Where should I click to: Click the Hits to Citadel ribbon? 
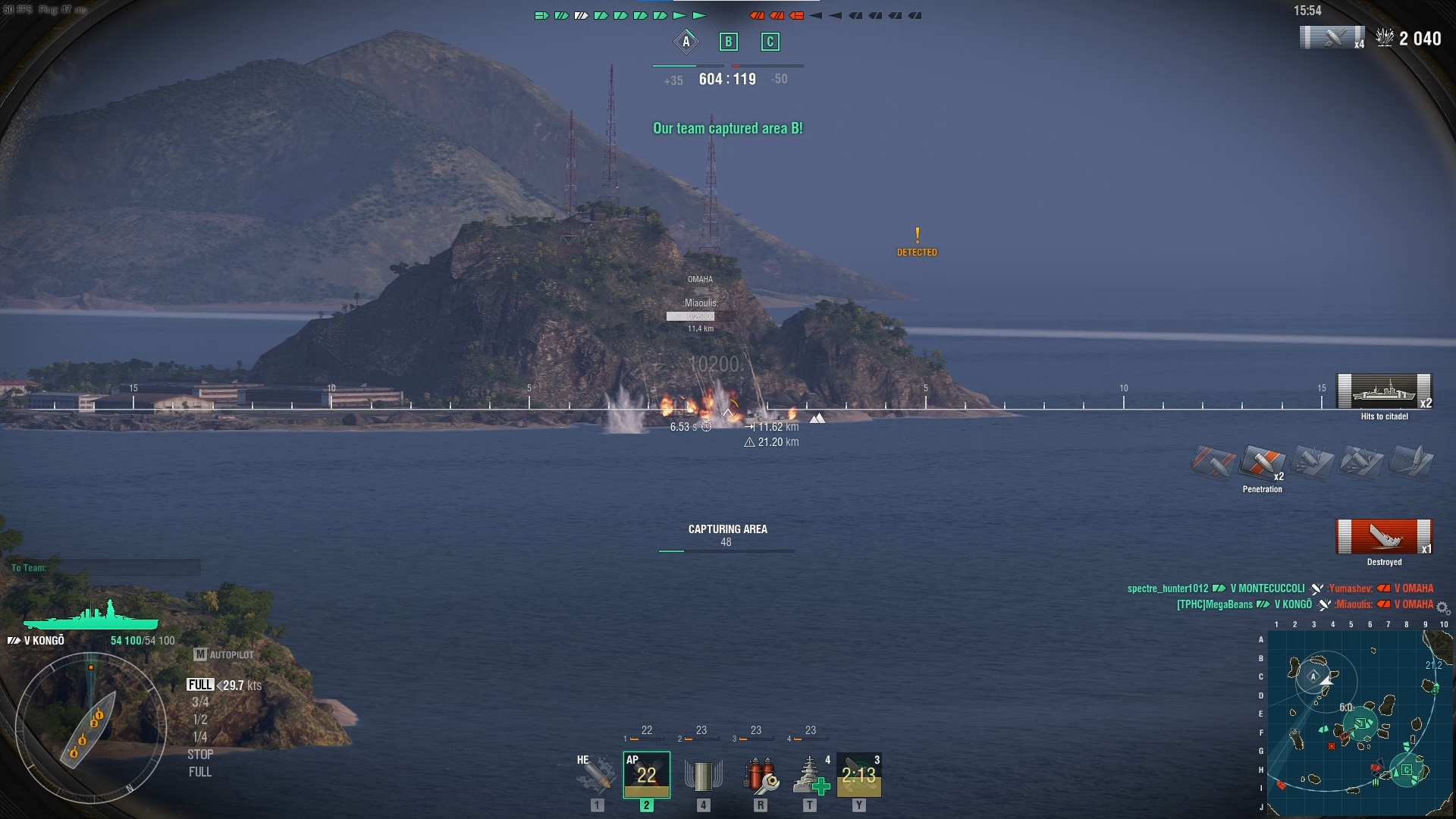pyautogui.click(x=1384, y=391)
